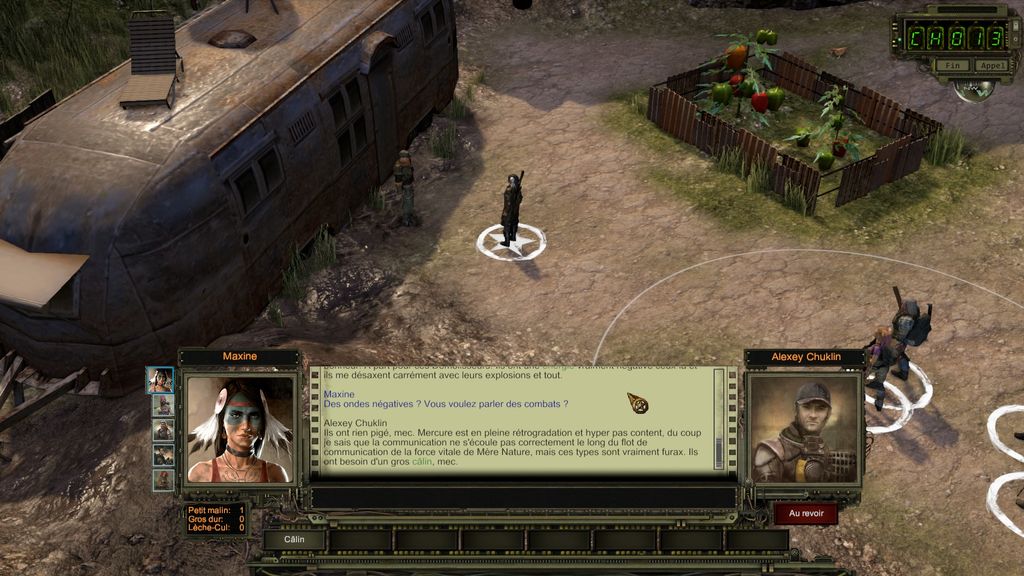Click the "Appel" radio call button
Image resolution: width=1024 pixels, height=576 pixels.
point(991,66)
